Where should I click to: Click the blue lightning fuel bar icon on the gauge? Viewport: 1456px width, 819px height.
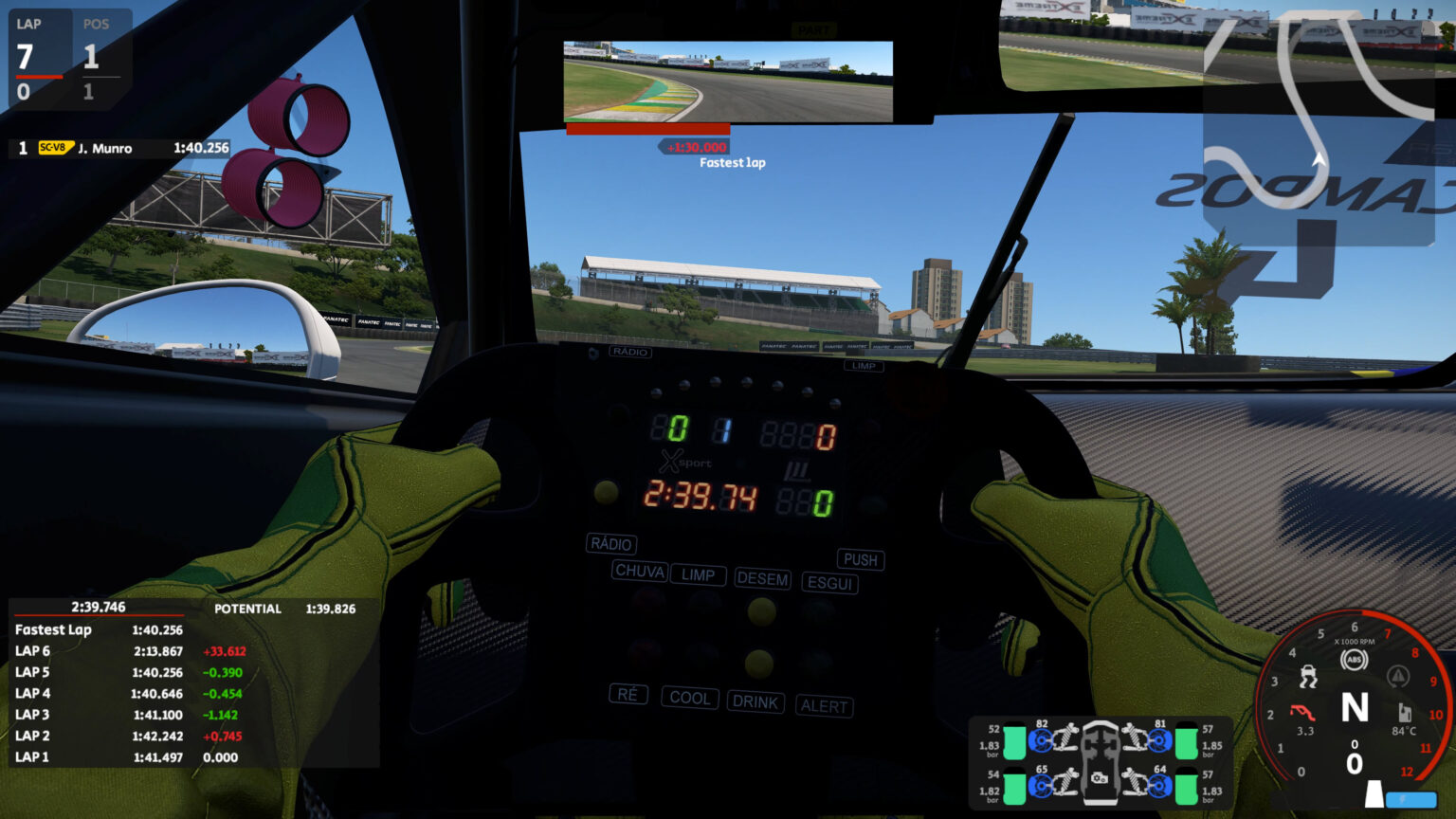pos(1410,798)
